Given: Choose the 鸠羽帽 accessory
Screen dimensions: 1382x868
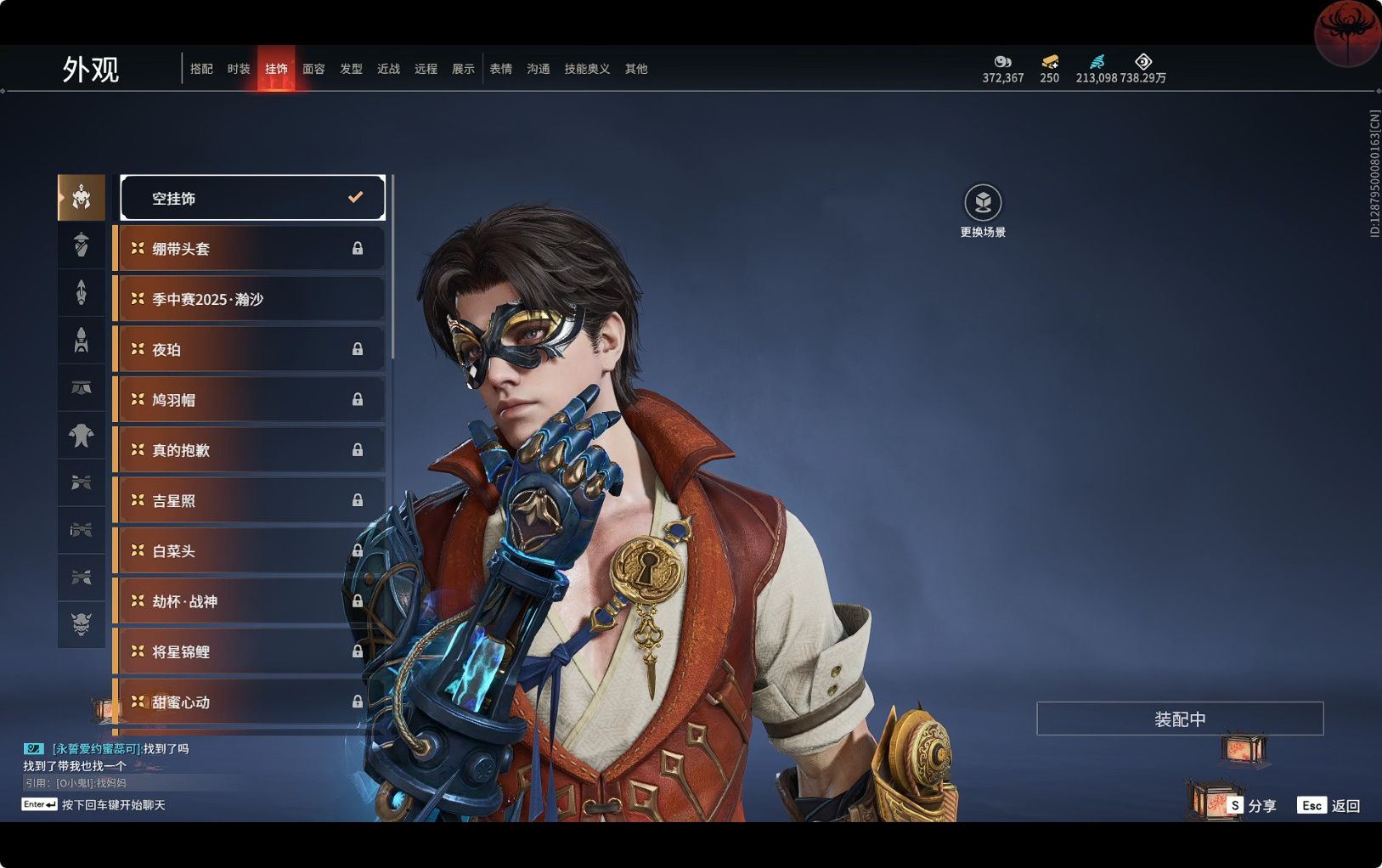Looking at the screenshot, I should tap(248, 399).
